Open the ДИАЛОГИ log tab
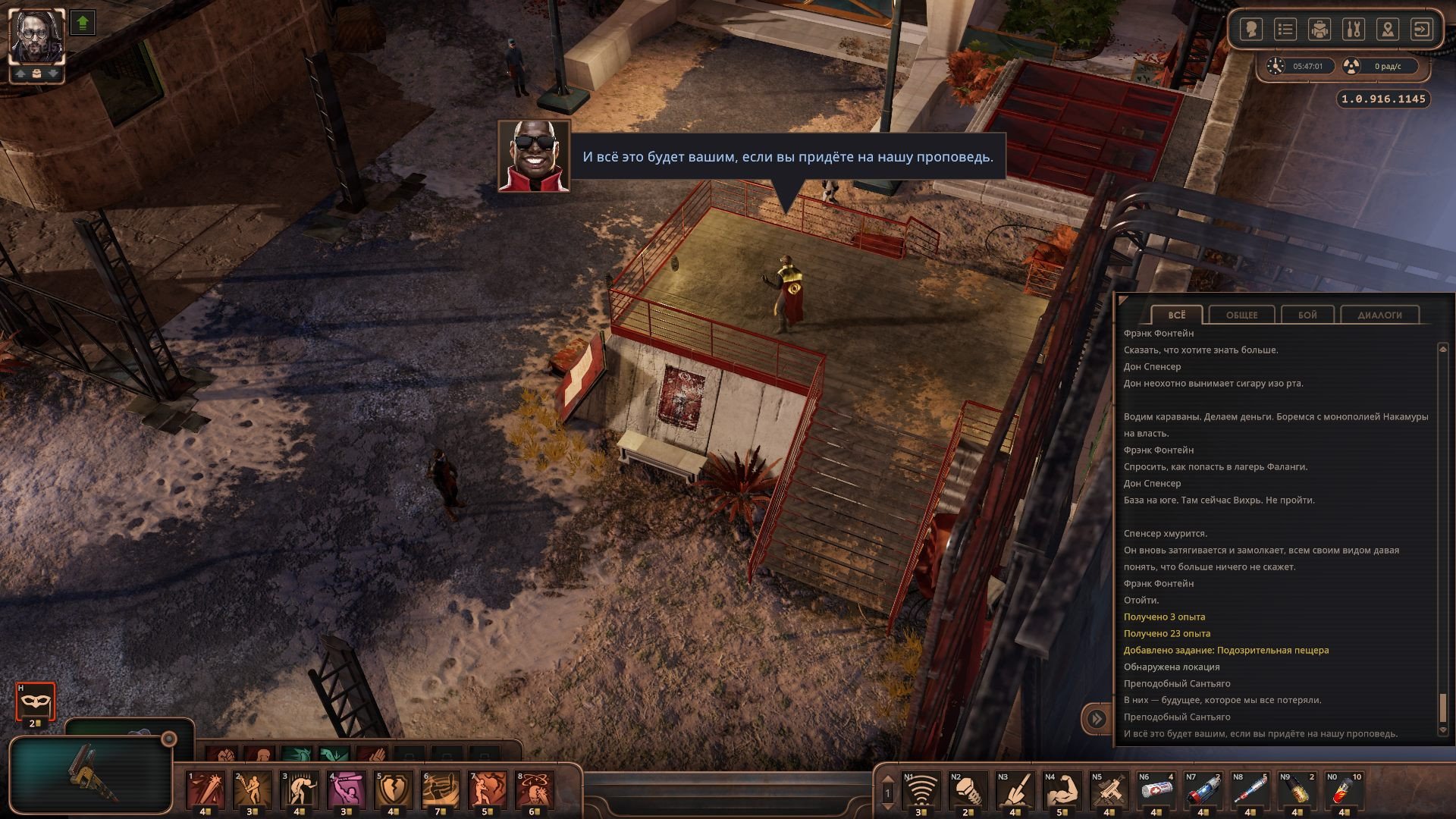The image size is (1456, 819). click(x=1379, y=315)
